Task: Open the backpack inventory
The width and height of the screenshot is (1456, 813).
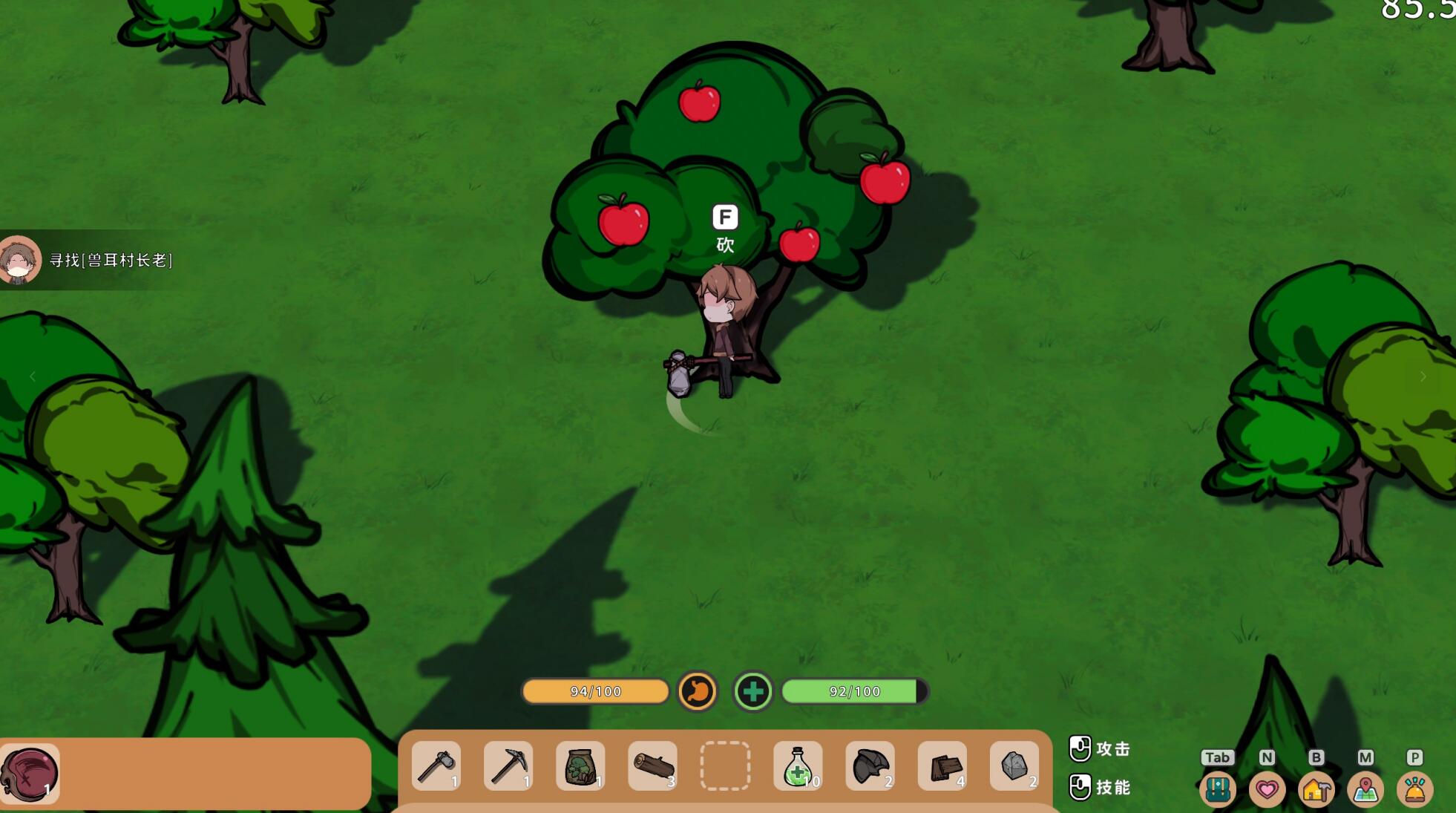Action: pyautogui.click(x=1217, y=788)
